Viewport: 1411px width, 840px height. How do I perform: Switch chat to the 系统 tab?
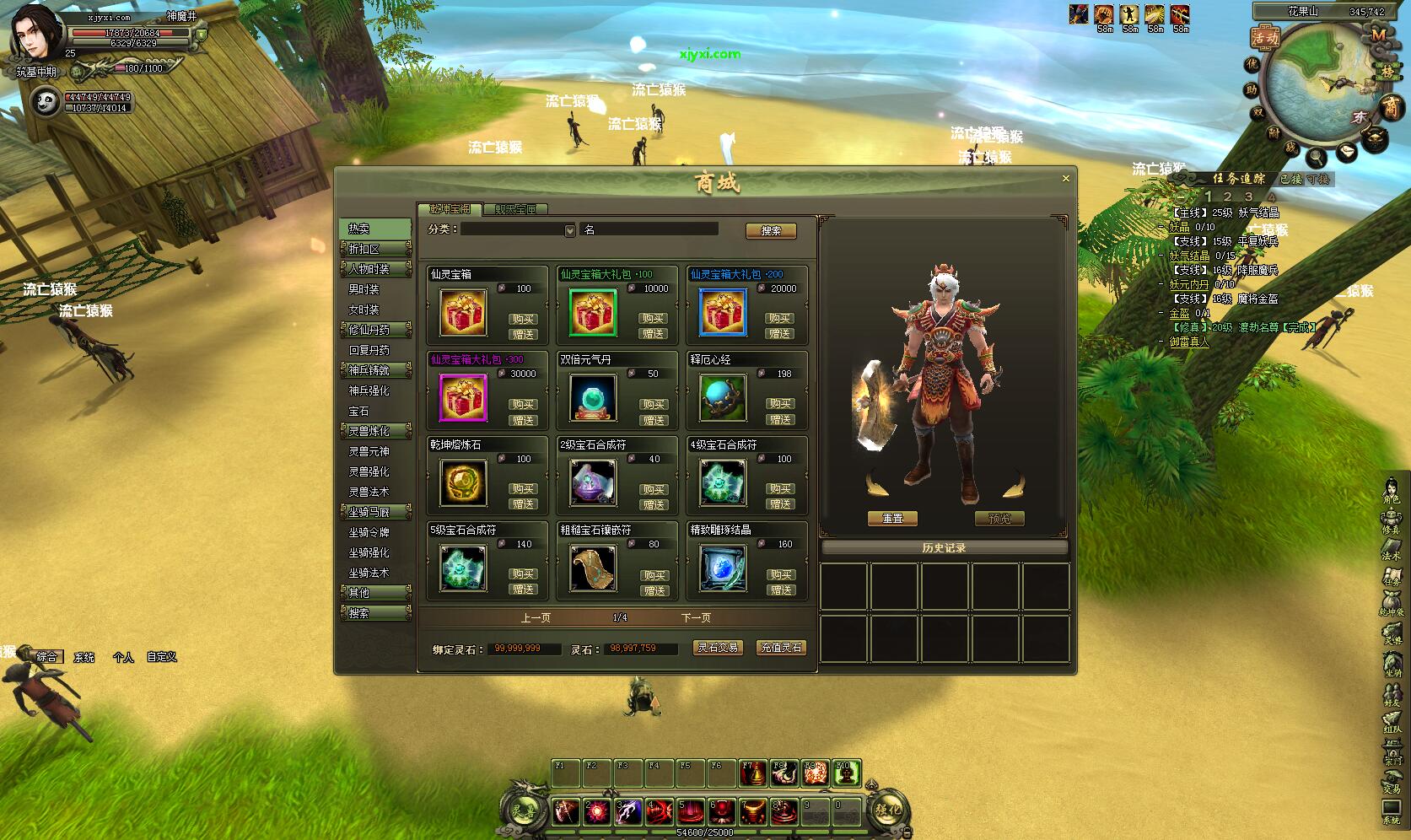pos(84,657)
